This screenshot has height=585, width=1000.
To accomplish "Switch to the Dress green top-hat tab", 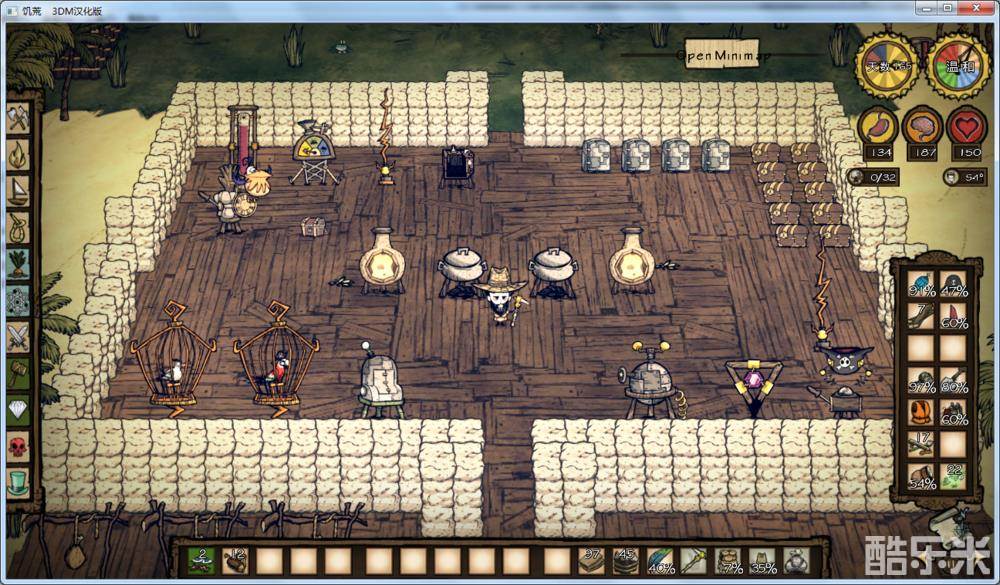I will tap(18, 483).
